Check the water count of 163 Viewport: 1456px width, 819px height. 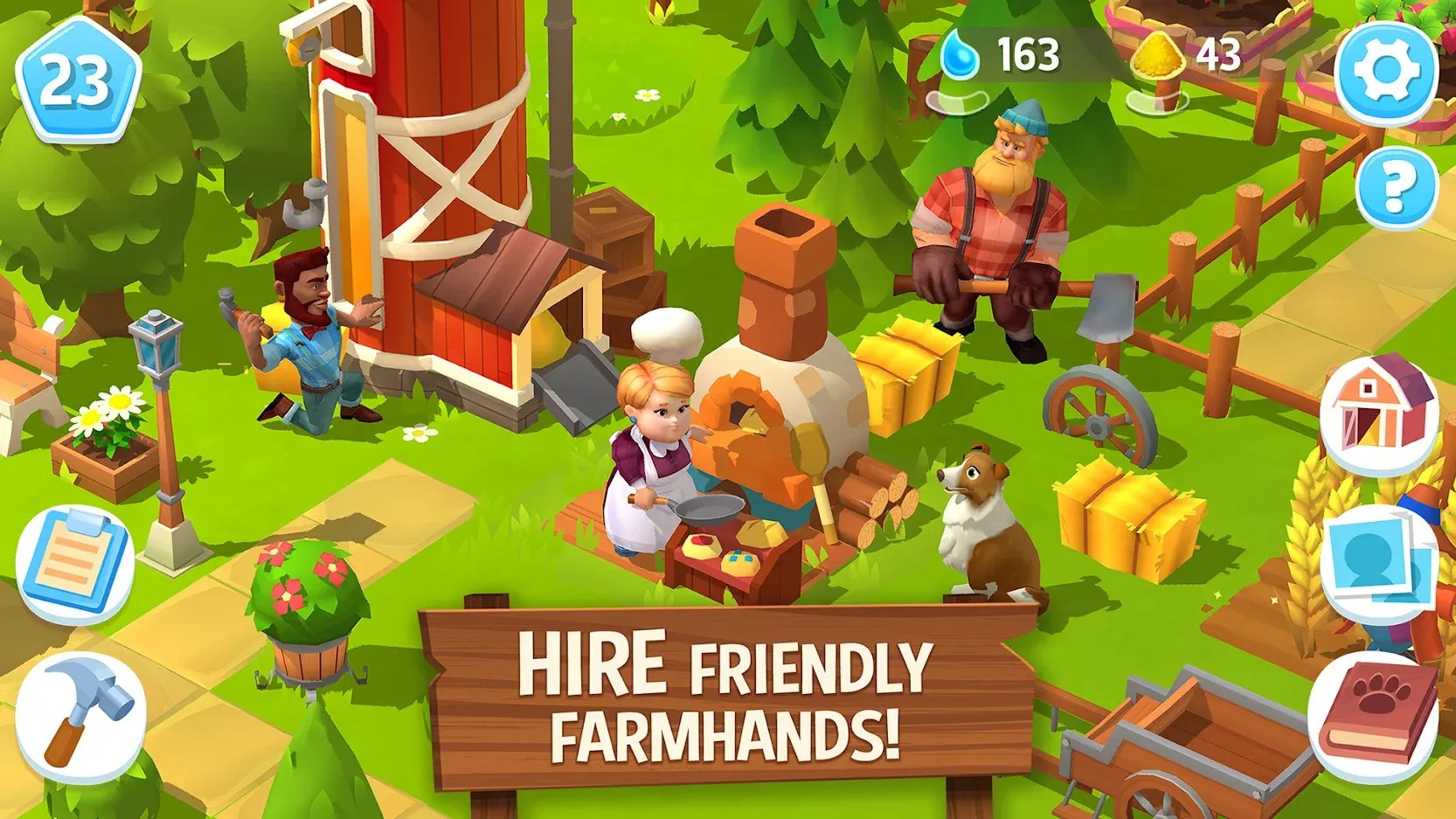click(x=1031, y=52)
